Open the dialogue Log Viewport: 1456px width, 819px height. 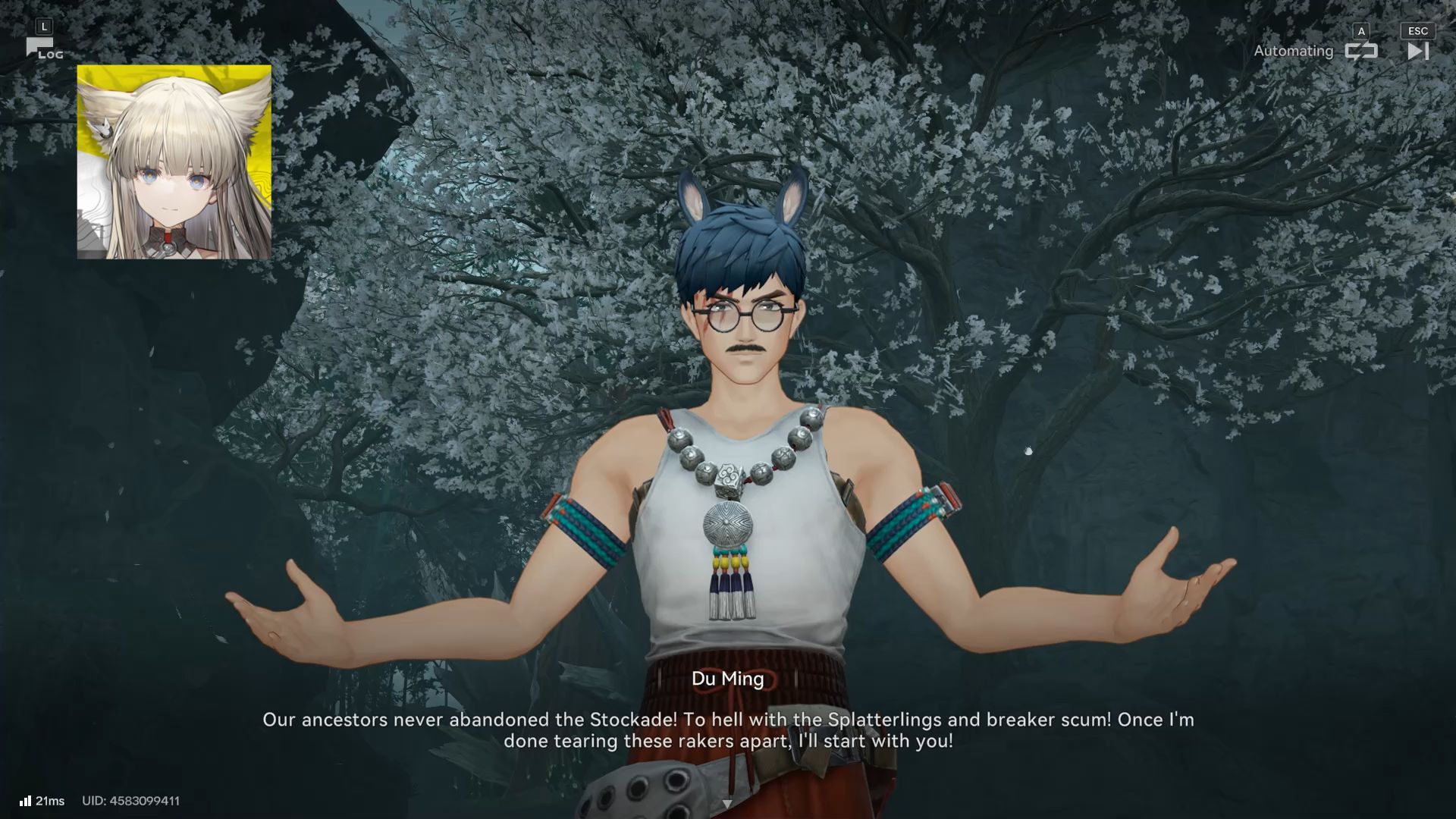(x=43, y=49)
